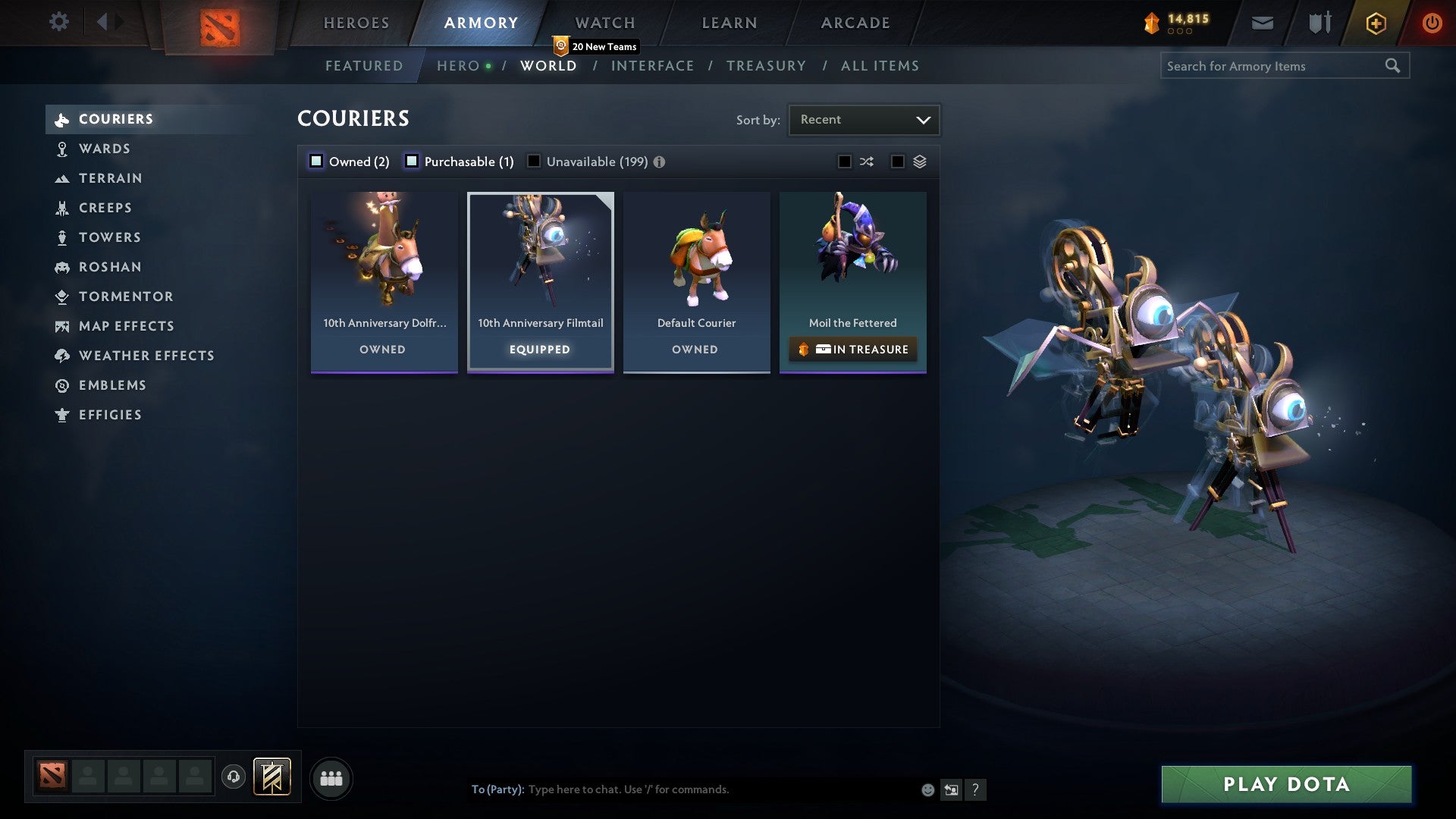
Task: Open the Watch menu
Action: tap(604, 23)
